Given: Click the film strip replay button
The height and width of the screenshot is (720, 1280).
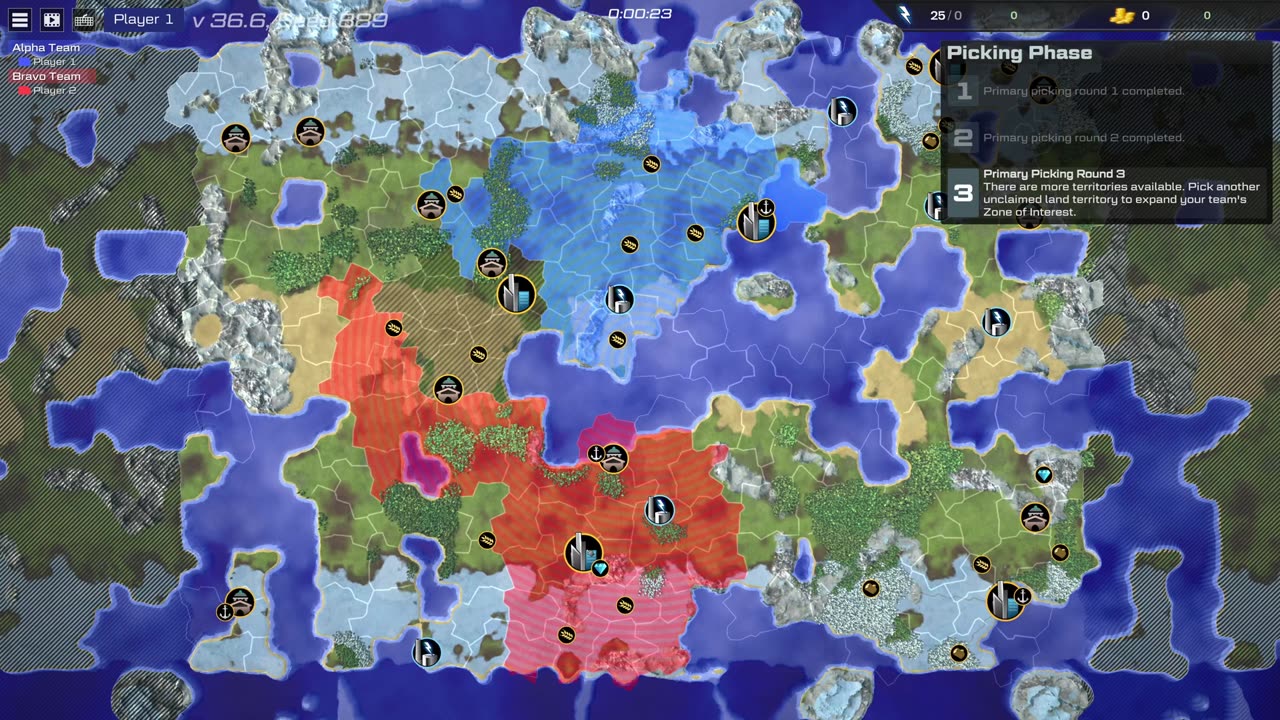Looking at the screenshot, I should point(52,19).
